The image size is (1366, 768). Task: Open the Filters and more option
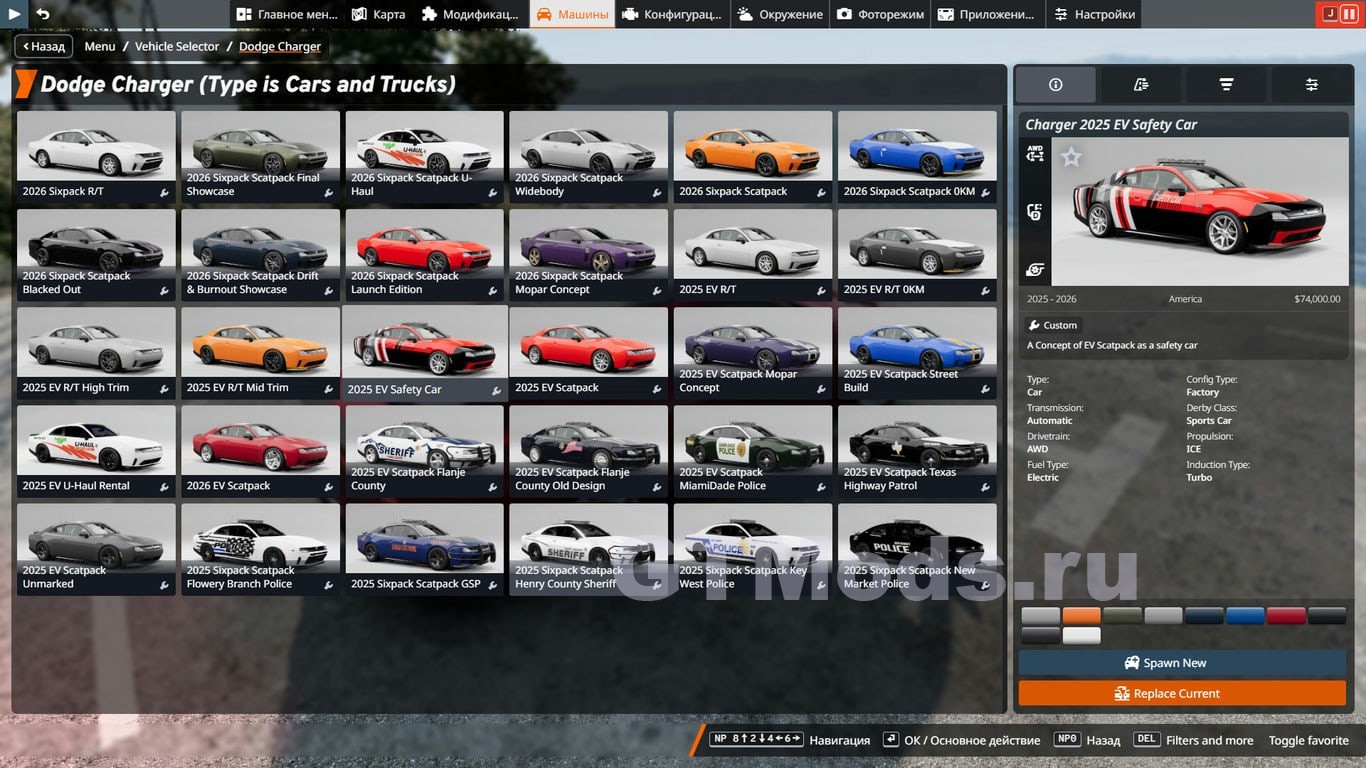pyautogui.click(x=1209, y=740)
